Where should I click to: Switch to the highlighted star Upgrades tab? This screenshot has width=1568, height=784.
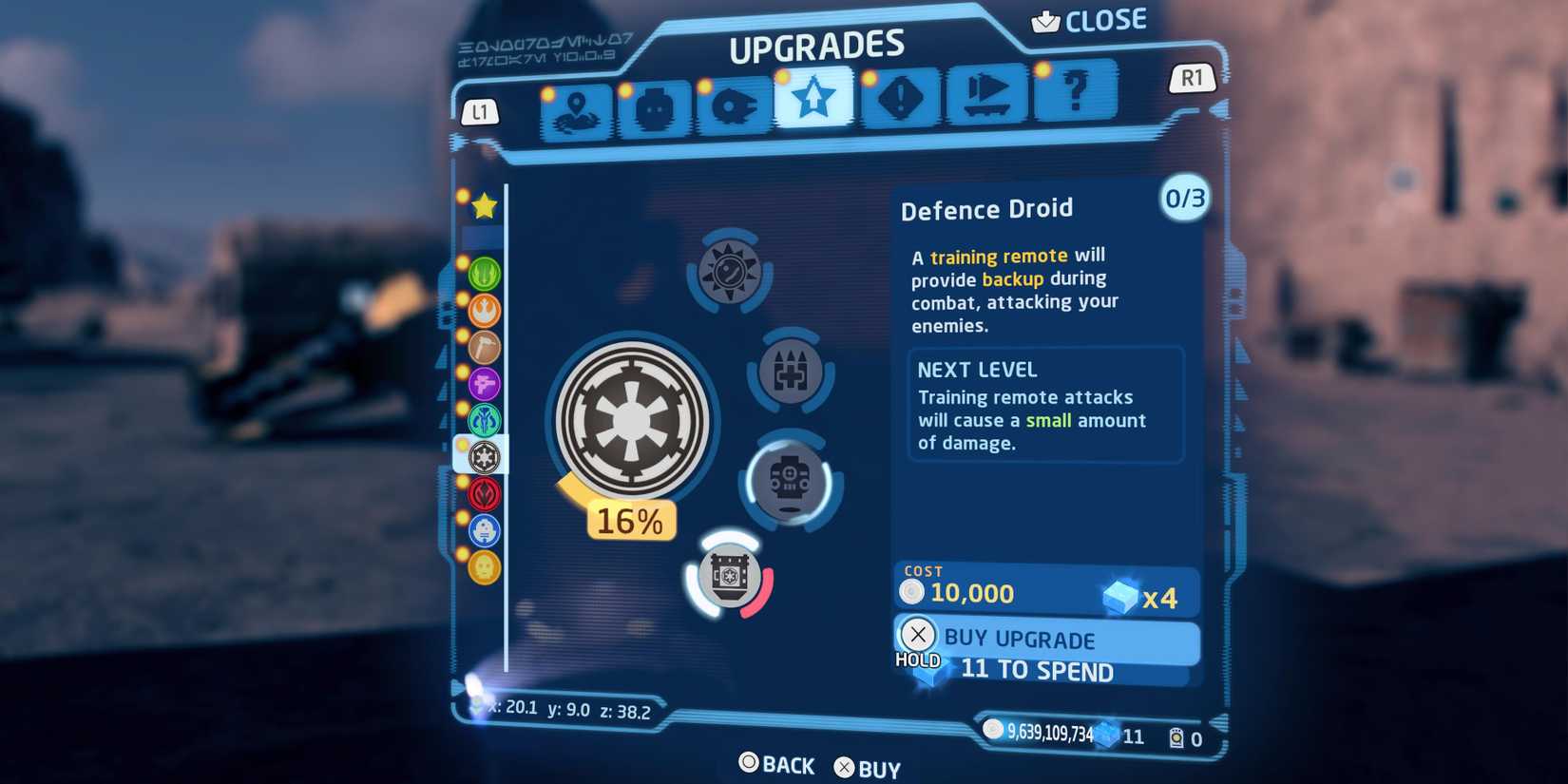815,98
